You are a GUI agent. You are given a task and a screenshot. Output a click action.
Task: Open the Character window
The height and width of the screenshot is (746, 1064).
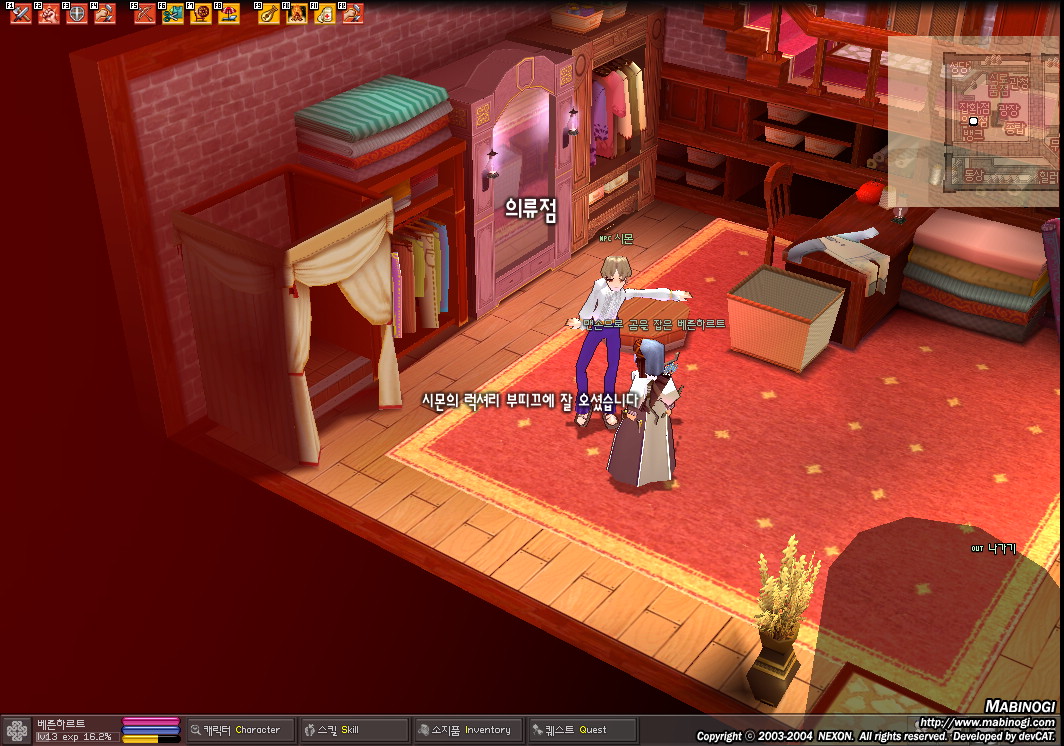point(242,730)
